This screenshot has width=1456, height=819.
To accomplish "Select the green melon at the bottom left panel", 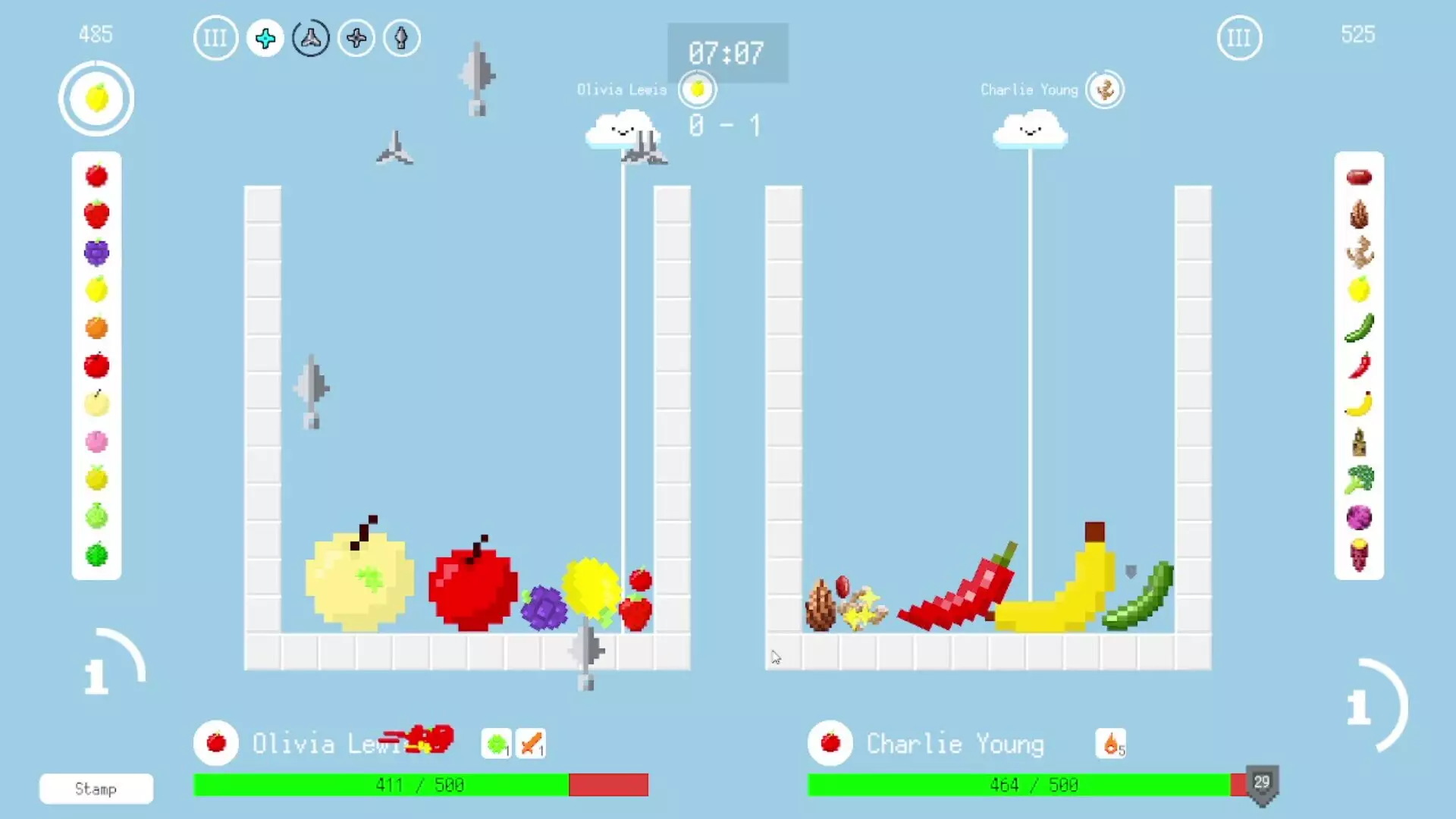I will pos(96,555).
